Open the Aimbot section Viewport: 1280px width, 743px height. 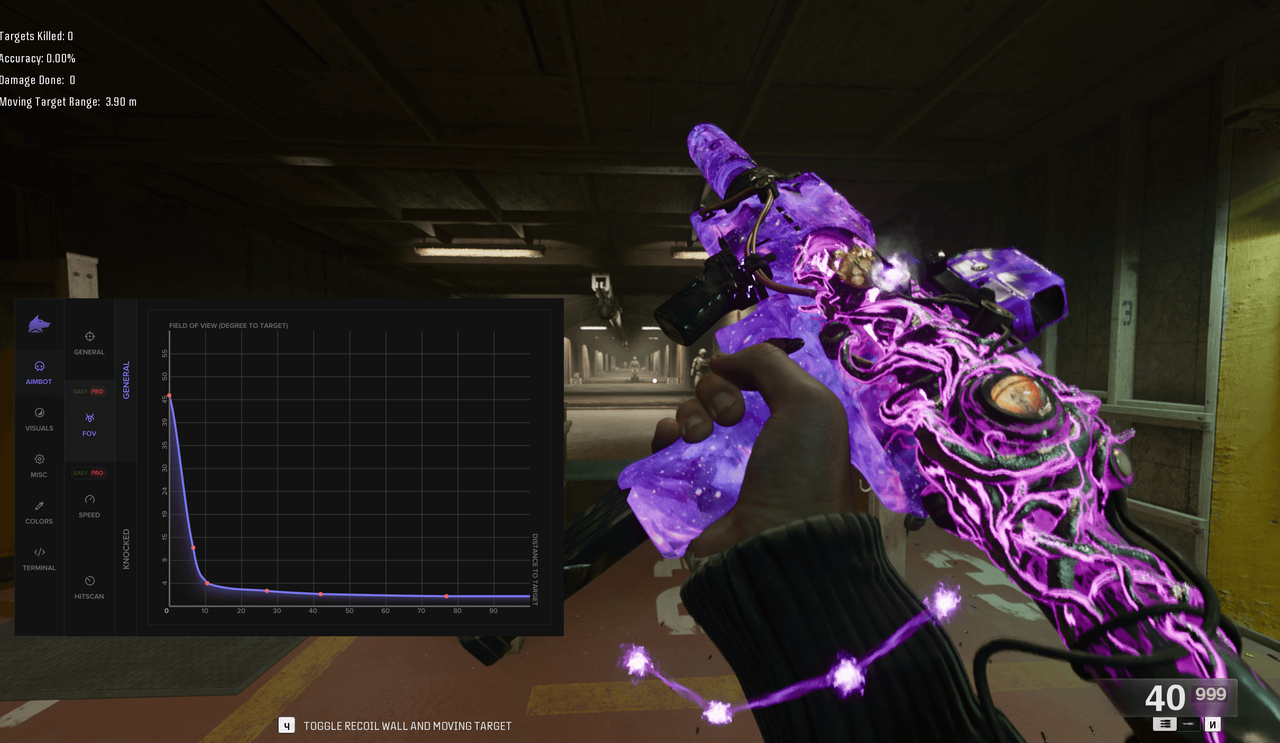point(38,374)
